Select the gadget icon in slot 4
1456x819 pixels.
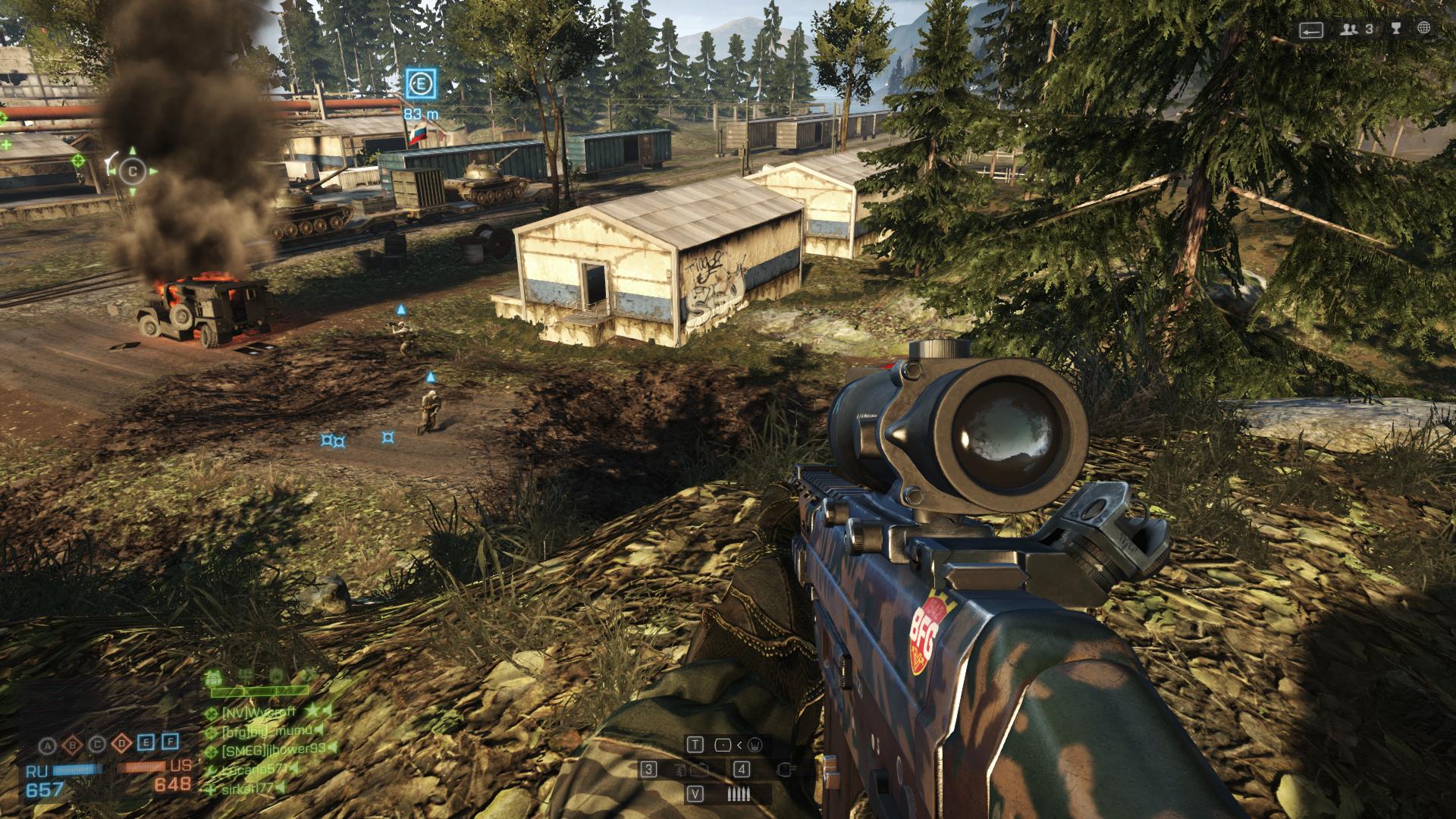(787, 770)
